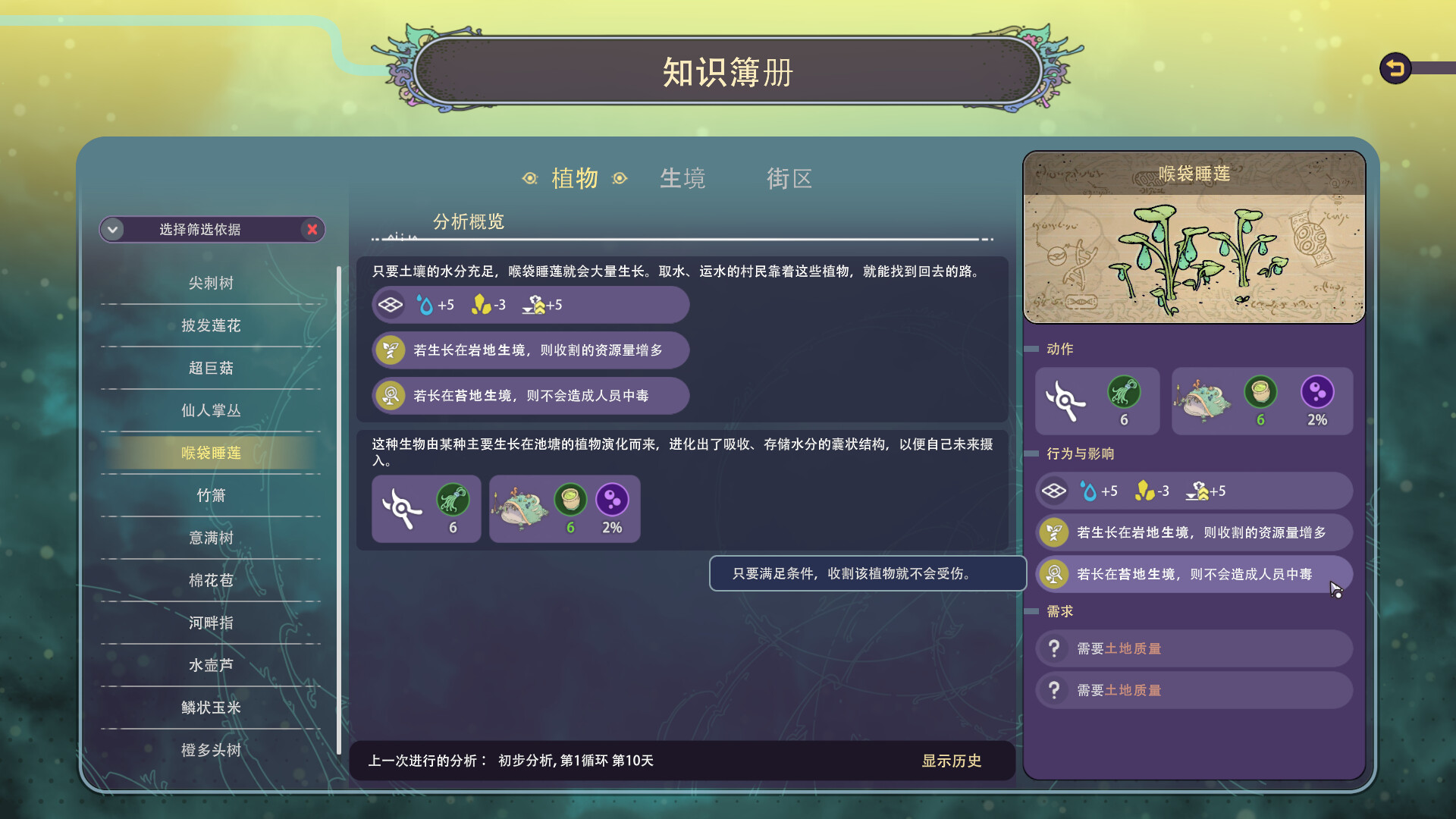Select 尖刺树 from the plant list

coord(211,283)
